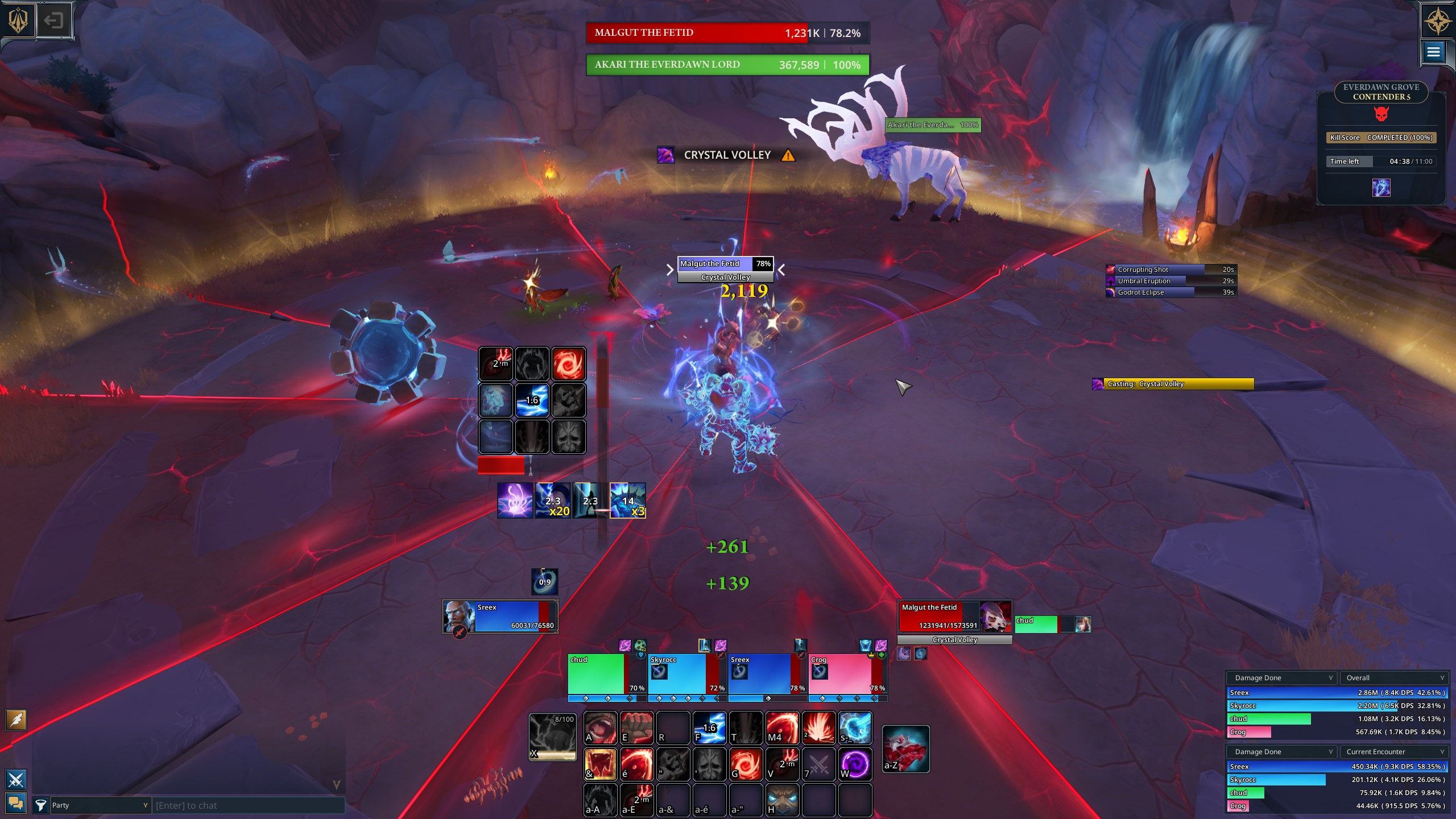Image resolution: width=1456 pixels, height=819 pixels.
Task: Click the exit door arrow button
Action: coord(54,21)
